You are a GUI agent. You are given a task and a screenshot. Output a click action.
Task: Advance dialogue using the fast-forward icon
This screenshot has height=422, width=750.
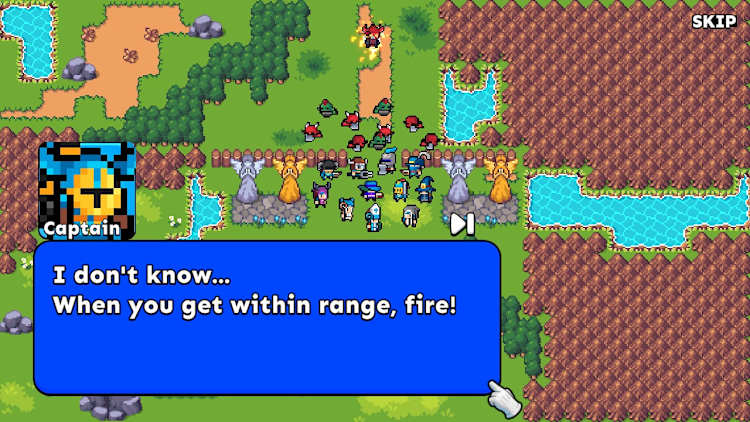[461, 224]
